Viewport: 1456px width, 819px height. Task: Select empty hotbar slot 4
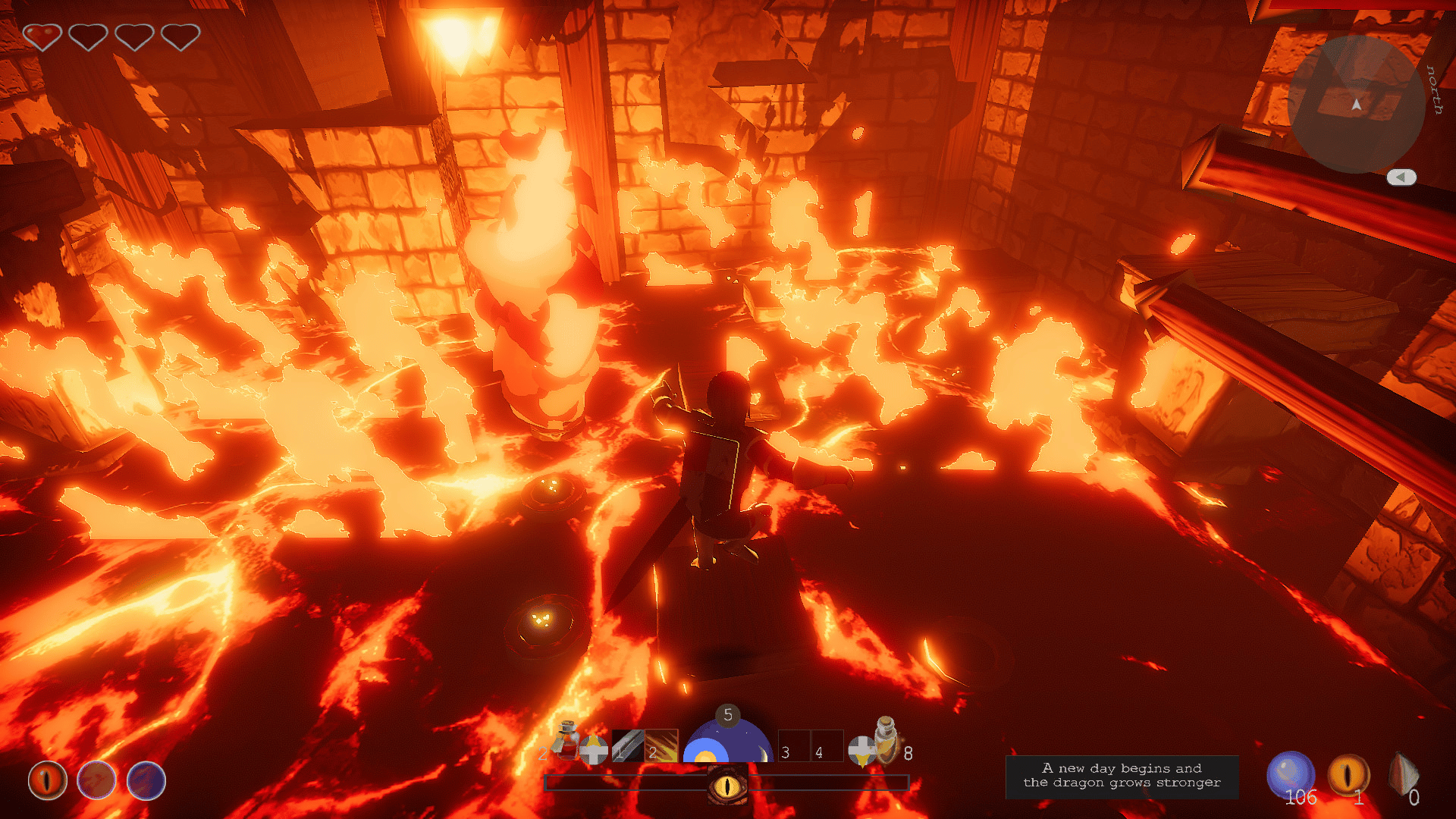pyautogui.click(x=827, y=746)
